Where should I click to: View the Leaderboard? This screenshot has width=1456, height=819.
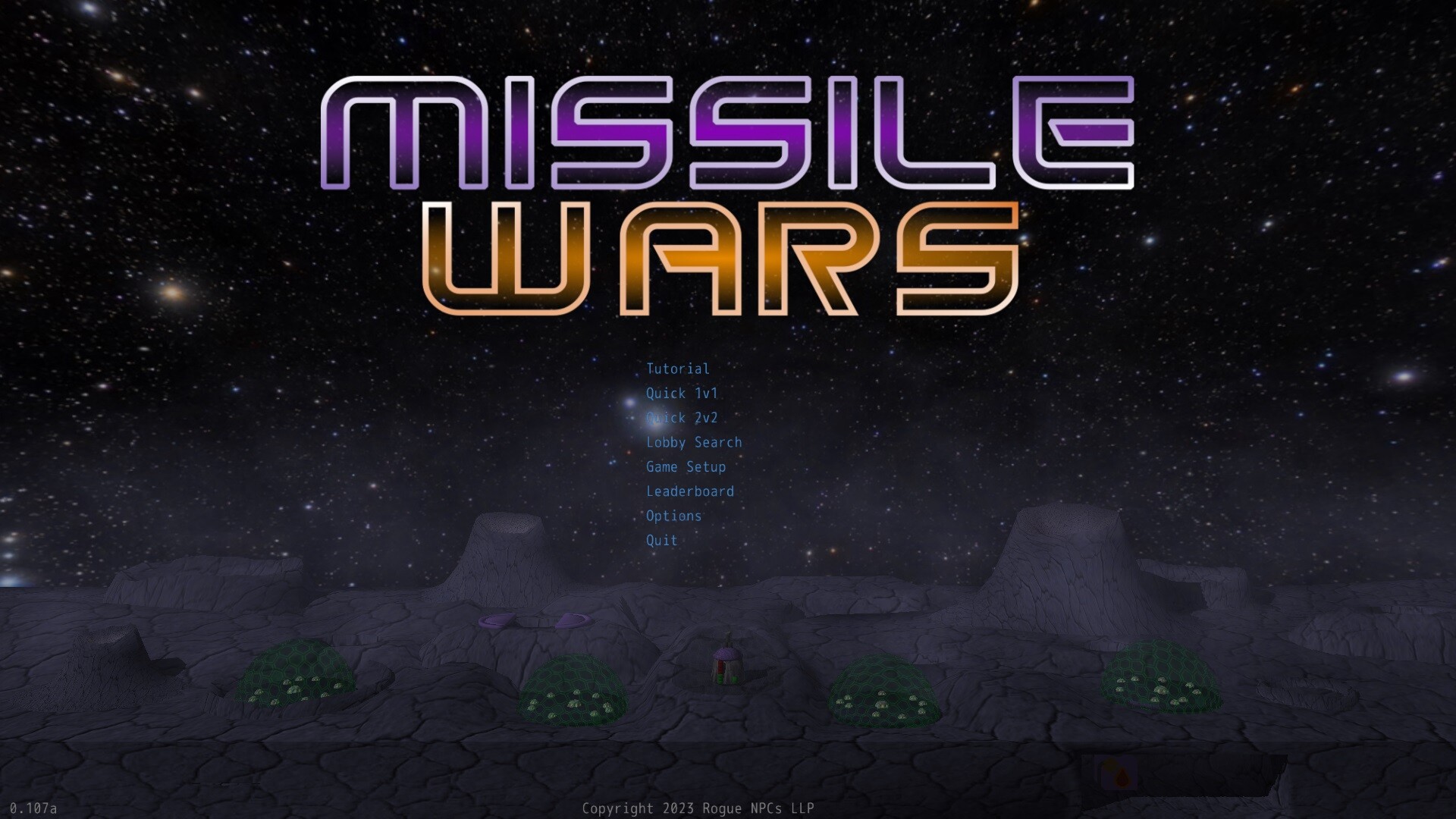pos(689,491)
